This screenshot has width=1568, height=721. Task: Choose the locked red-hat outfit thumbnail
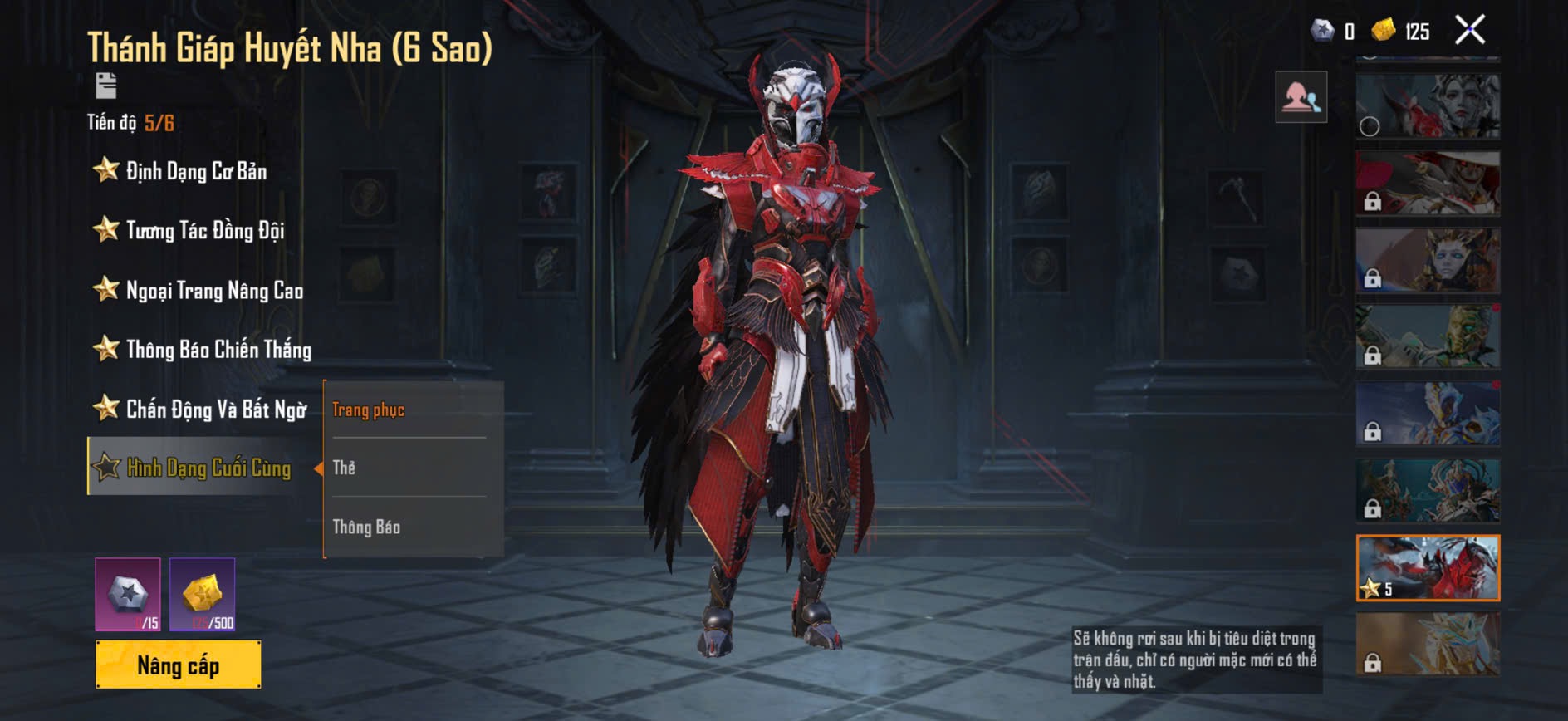1428,184
